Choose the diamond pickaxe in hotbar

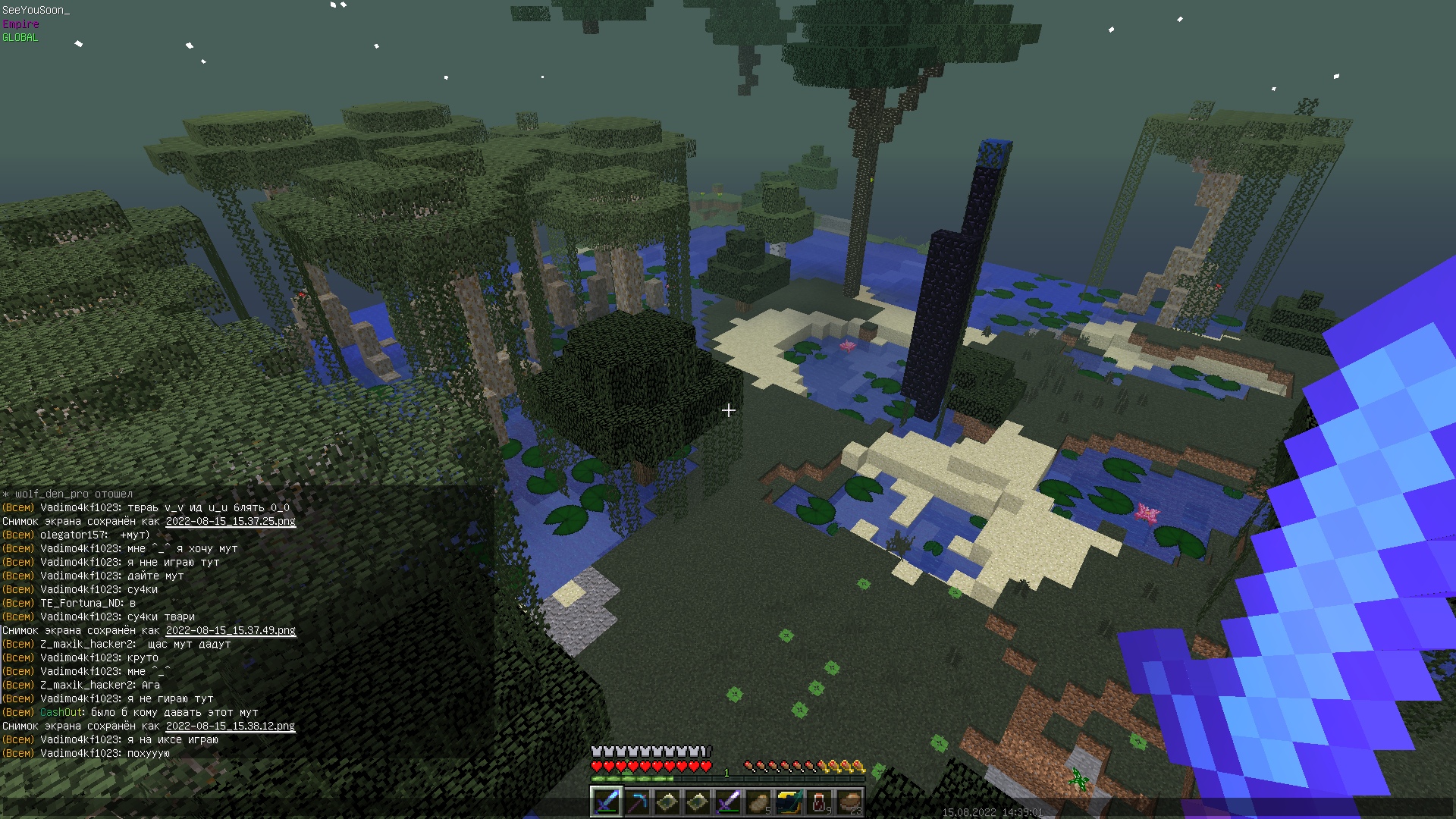click(636, 802)
